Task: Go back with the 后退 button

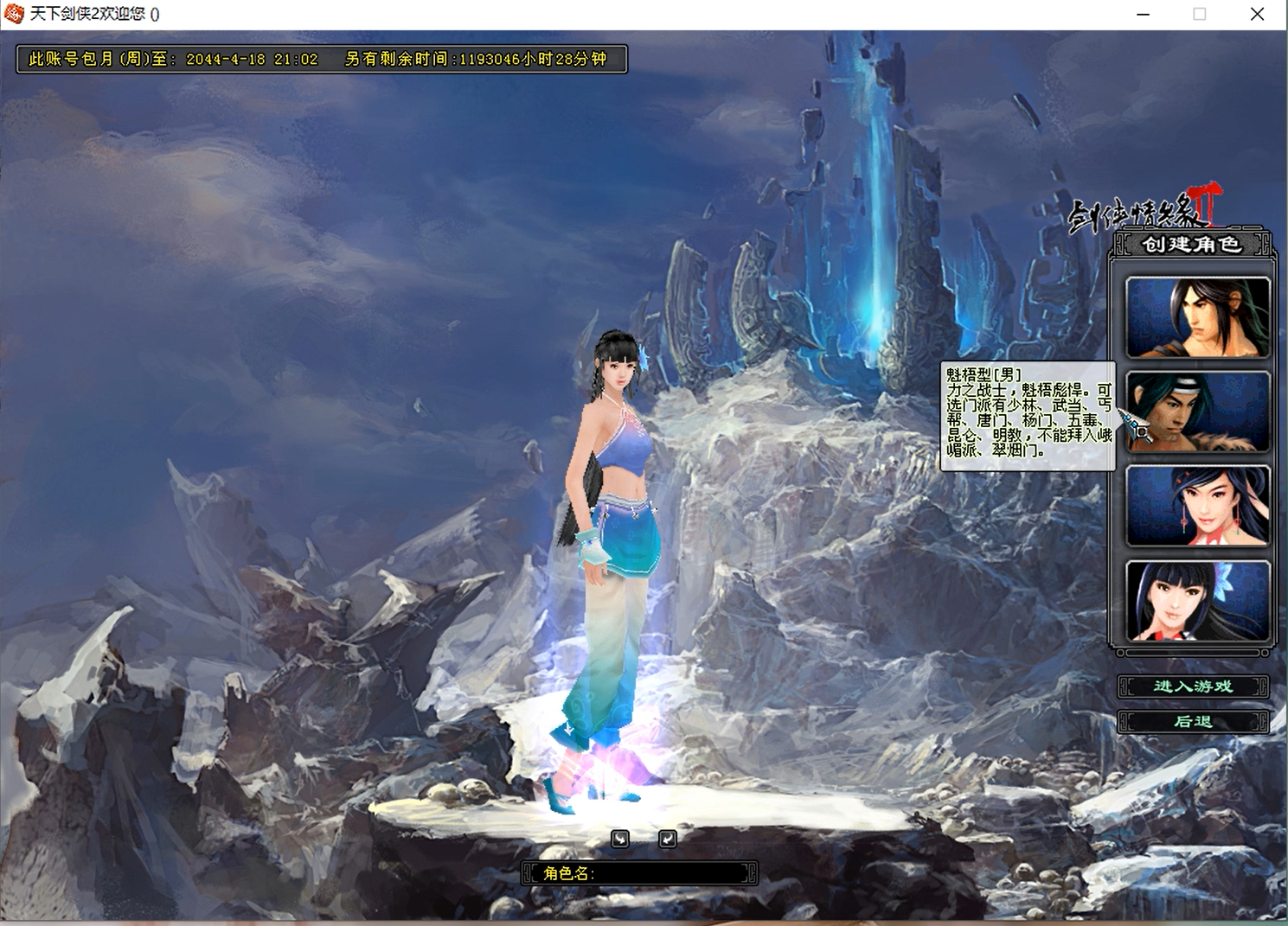Action: (1193, 721)
